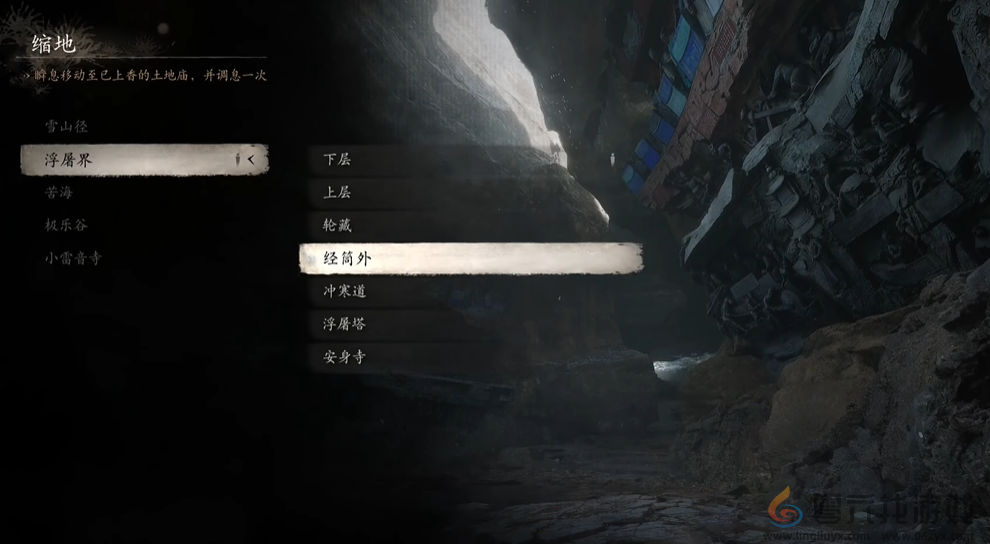Choose the 浮屠界 region entry
The width and height of the screenshot is (990, 544).
(x=143, y=159)
